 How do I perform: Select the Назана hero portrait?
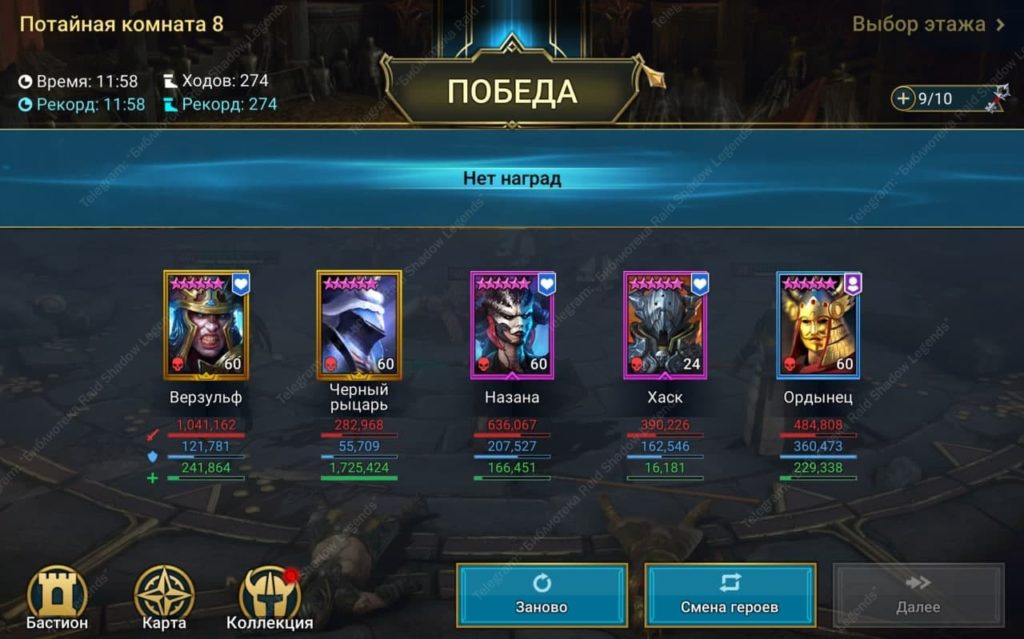coord(512,325)
